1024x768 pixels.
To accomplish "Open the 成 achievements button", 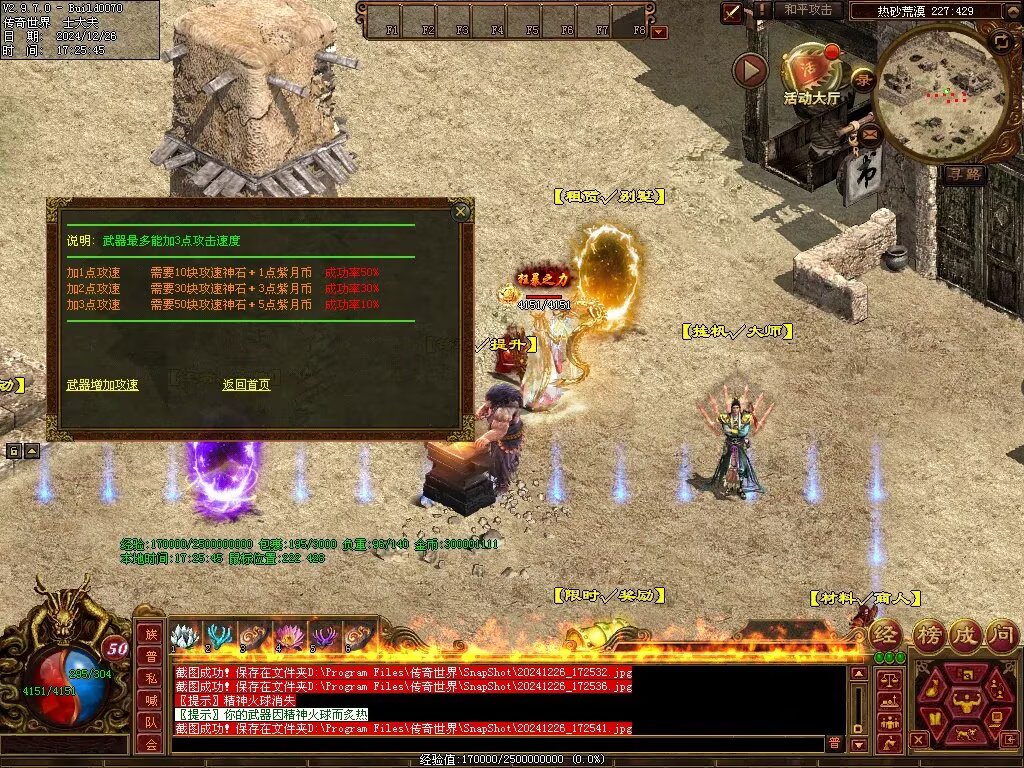I will pyautogui.click(x=965, y=634).
